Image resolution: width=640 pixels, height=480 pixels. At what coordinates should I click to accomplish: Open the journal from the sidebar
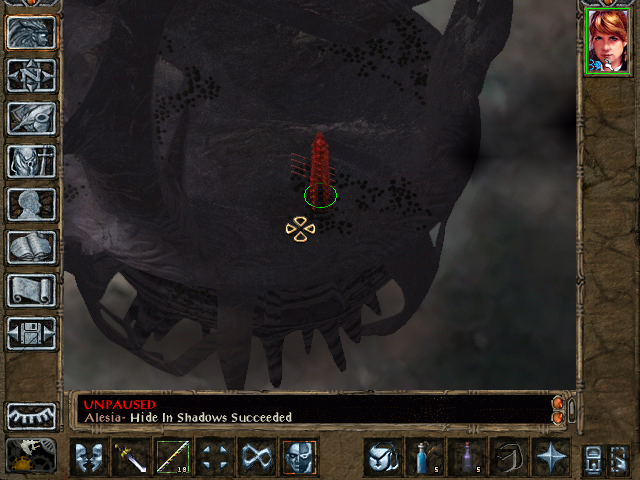pyautogui.click(x=31, y=118)
